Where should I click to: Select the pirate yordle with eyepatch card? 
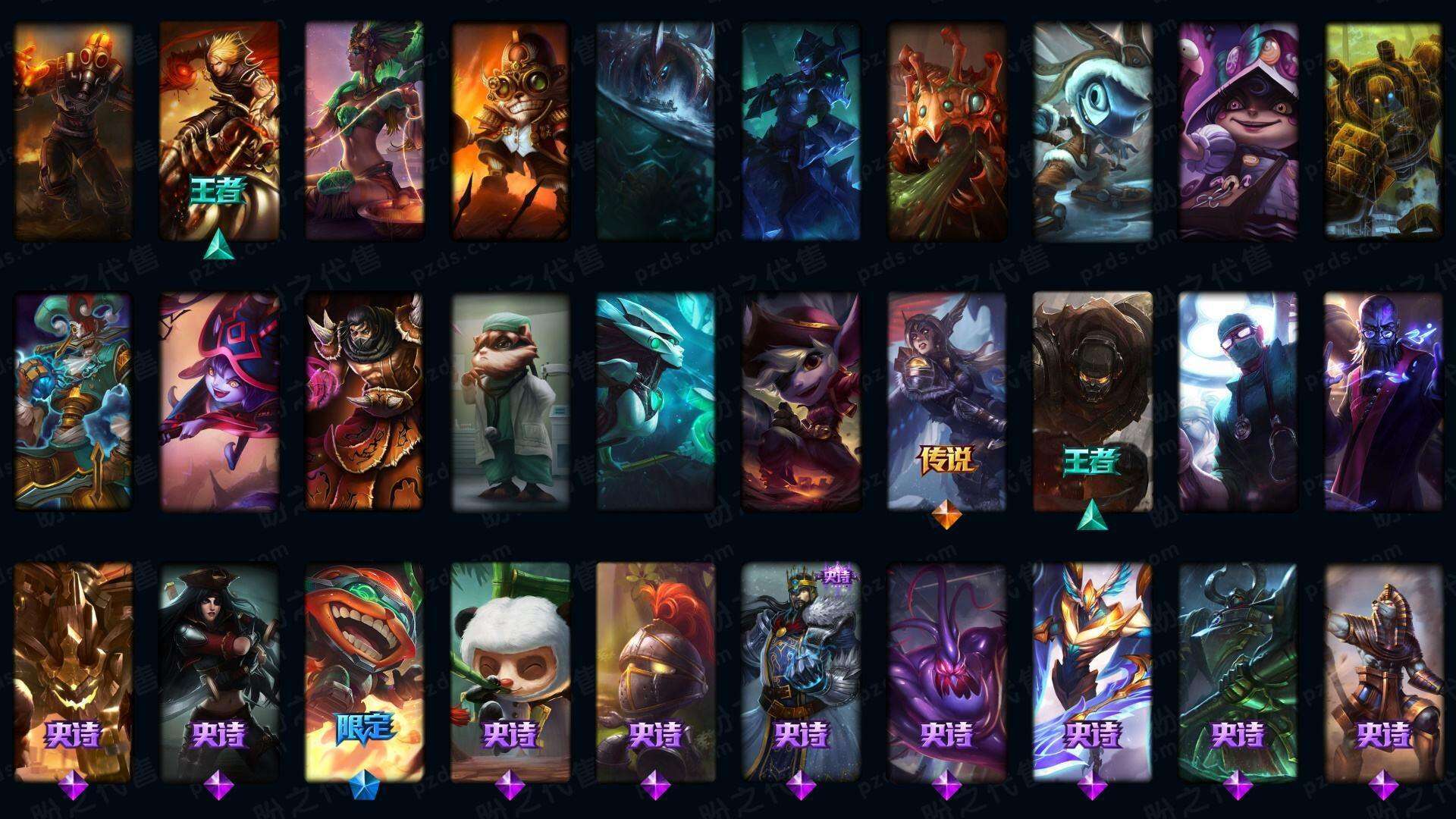801,400
